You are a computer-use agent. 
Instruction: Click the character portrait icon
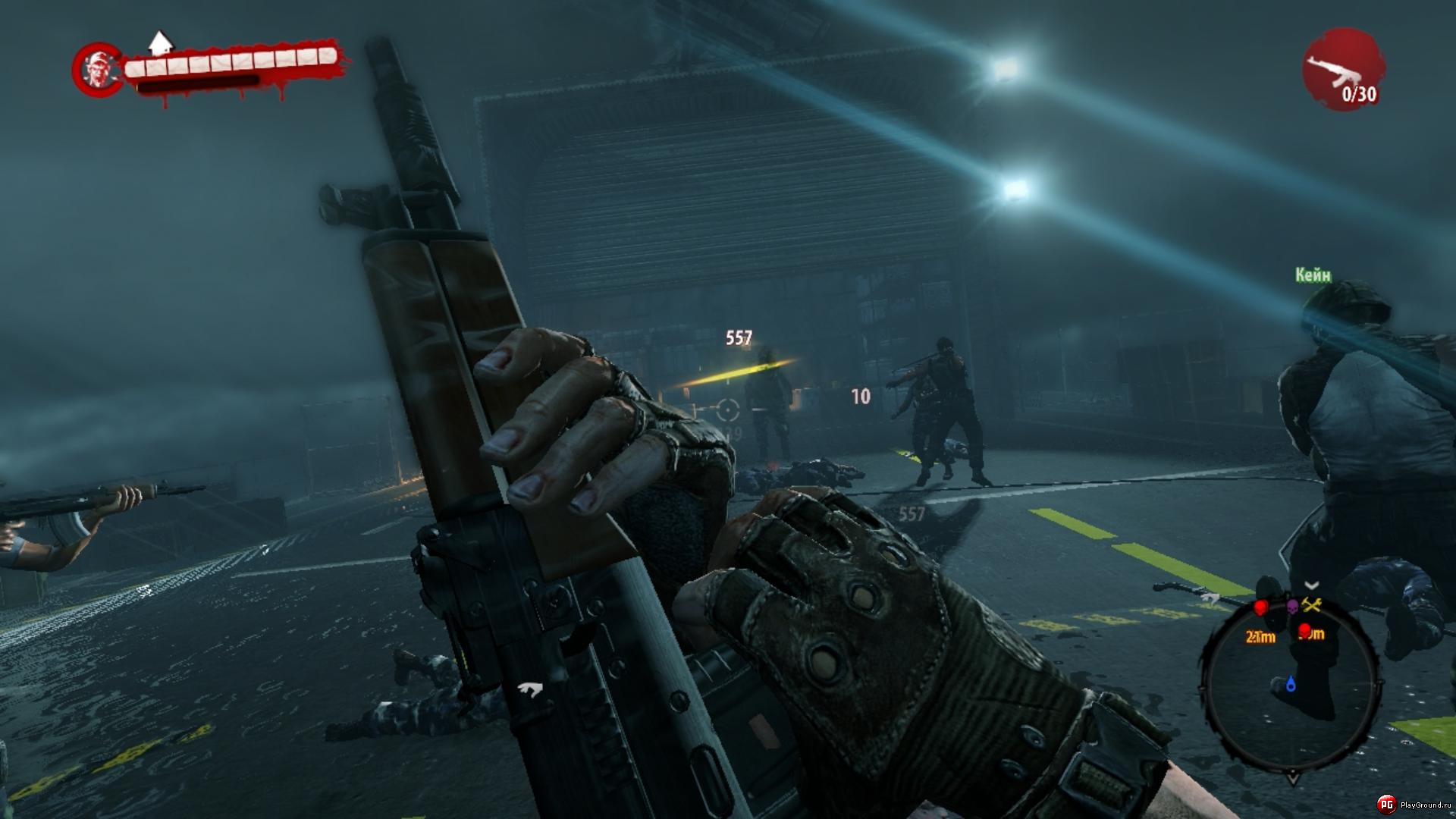(x=96, y=69)
